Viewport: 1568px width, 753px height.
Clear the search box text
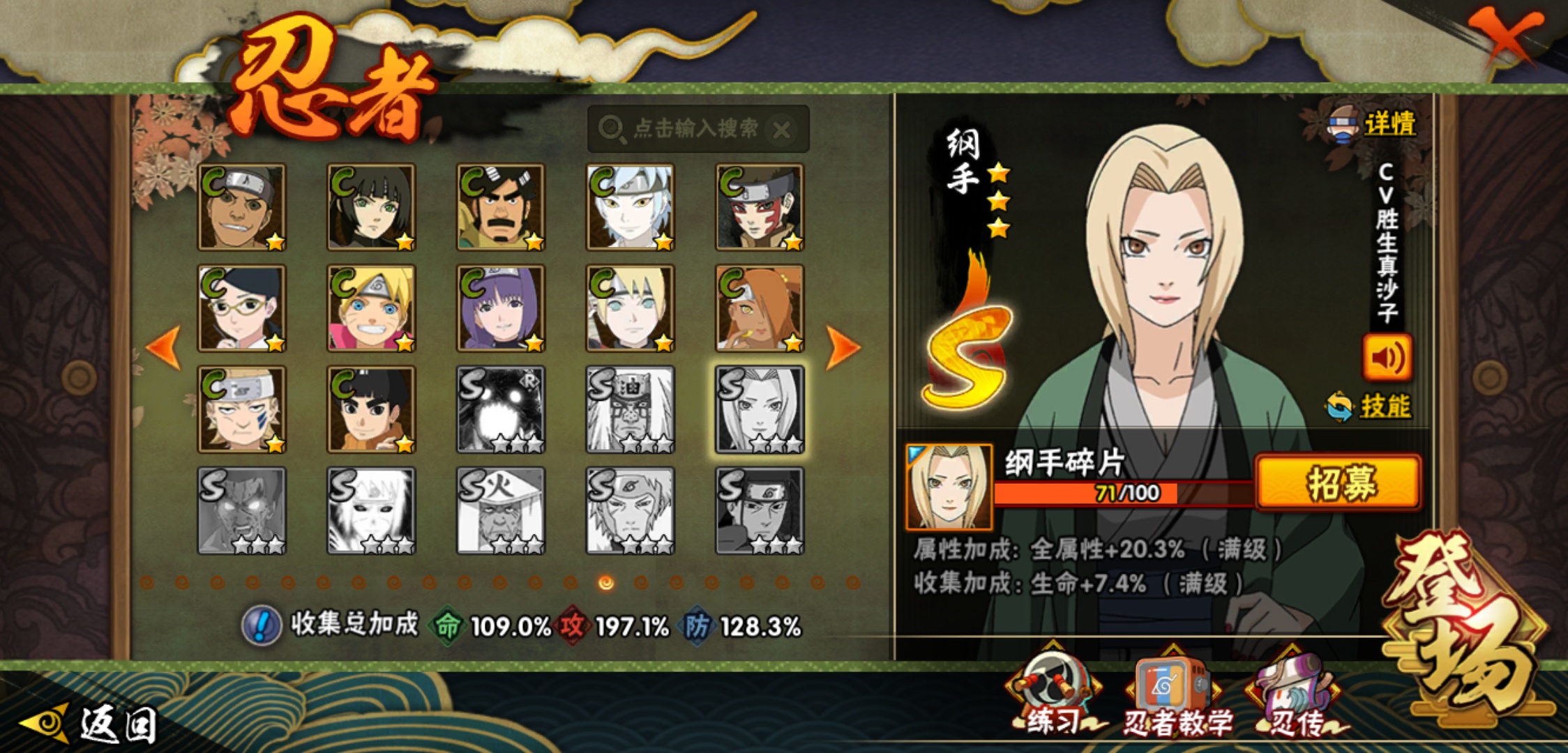coord(782,130)
